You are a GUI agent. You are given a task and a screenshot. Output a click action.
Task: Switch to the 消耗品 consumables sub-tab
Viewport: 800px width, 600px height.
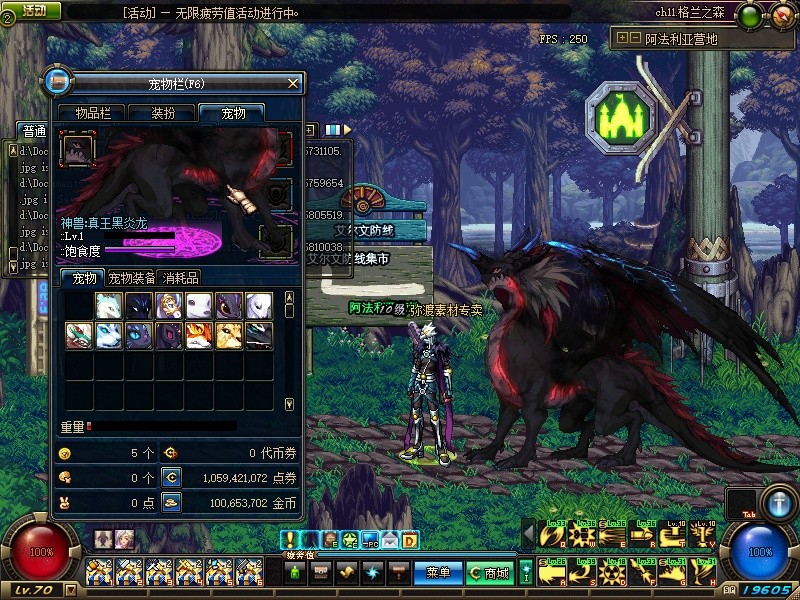[180, 278]
